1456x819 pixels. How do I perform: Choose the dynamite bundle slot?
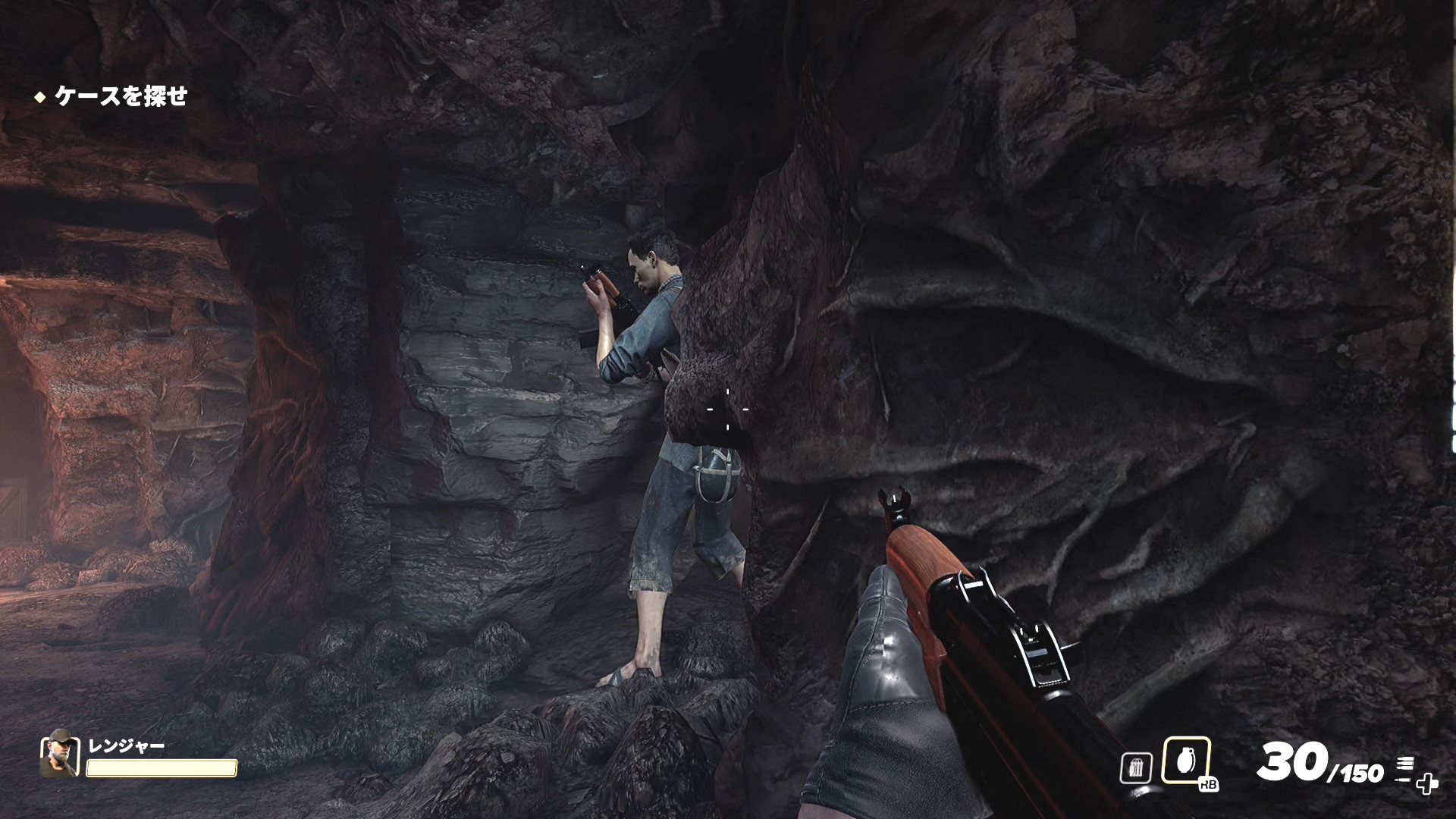click(1135, 768)
